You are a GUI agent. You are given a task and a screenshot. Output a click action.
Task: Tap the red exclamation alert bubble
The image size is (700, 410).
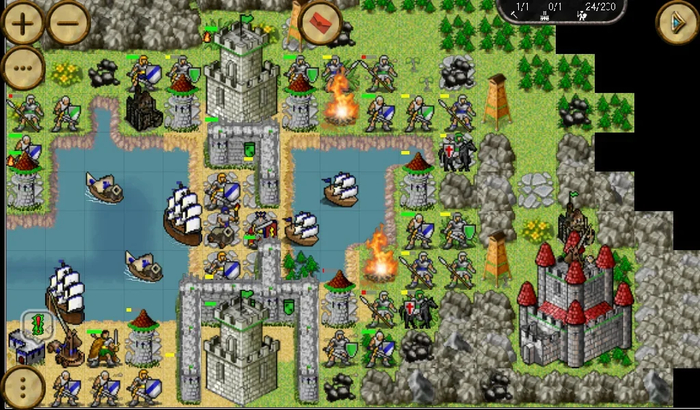(38, 325)
